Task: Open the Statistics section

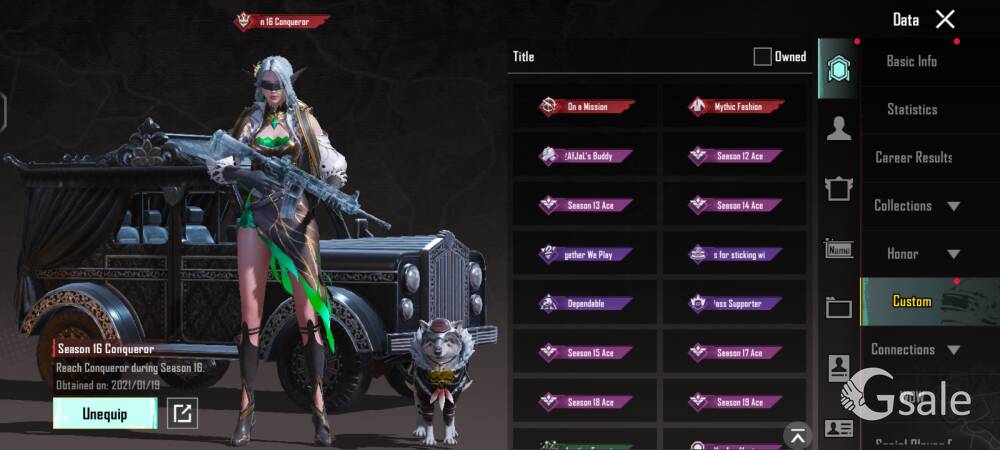Action: pyautogui.click(x=912, y=109)
